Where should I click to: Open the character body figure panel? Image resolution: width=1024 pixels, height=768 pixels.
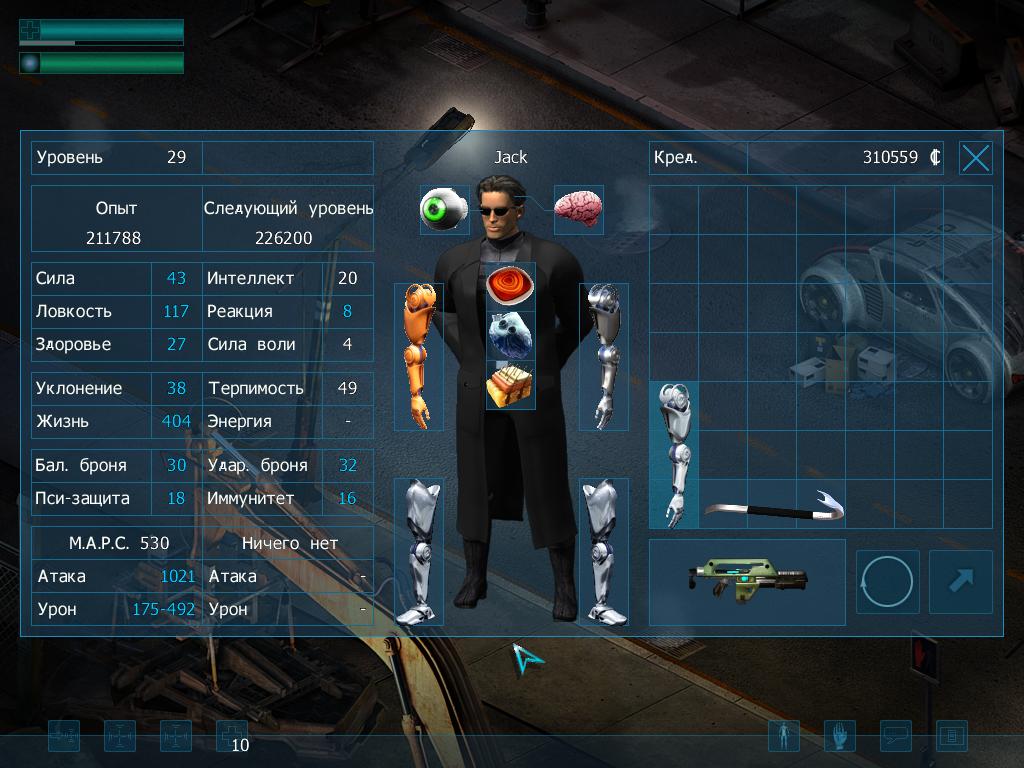click(x=783, y=737)
